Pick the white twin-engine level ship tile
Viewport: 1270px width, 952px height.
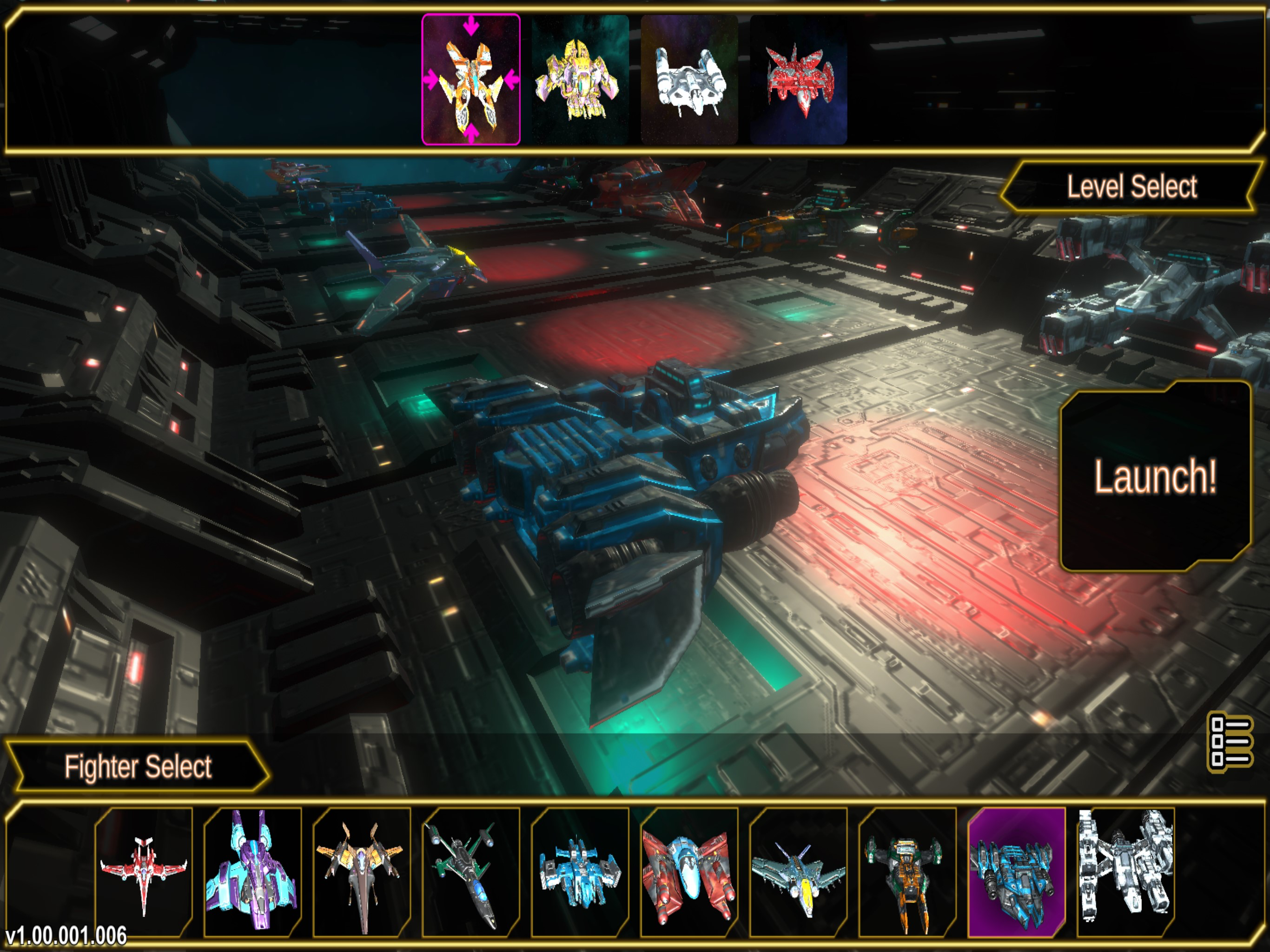pos(689,80)
